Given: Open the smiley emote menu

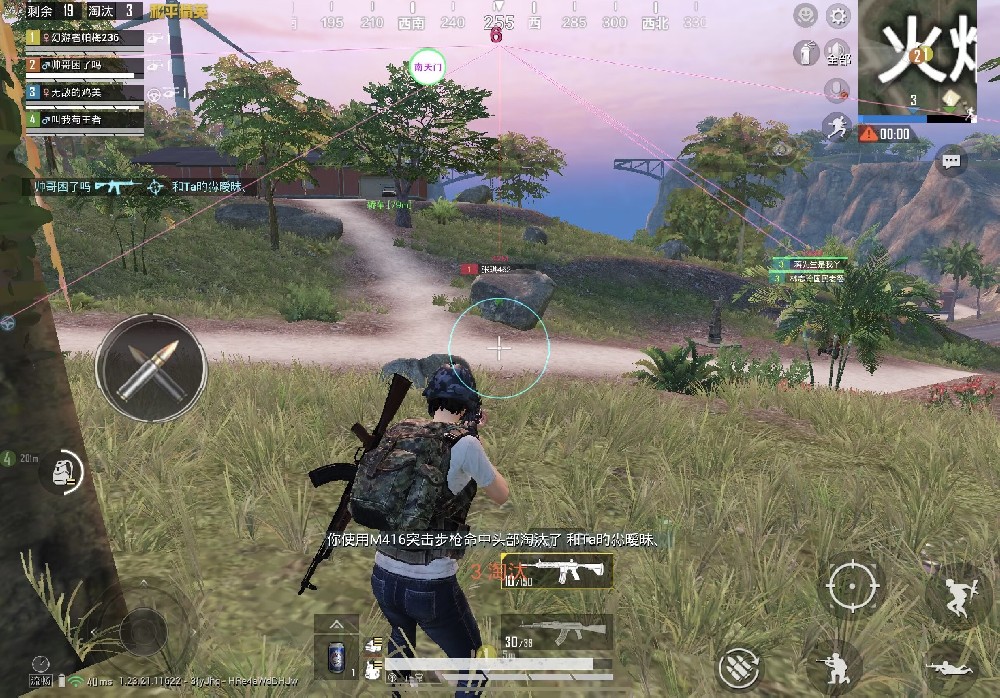Looking at the screenshot, I should pyautogui.click(x=805, y=15).
